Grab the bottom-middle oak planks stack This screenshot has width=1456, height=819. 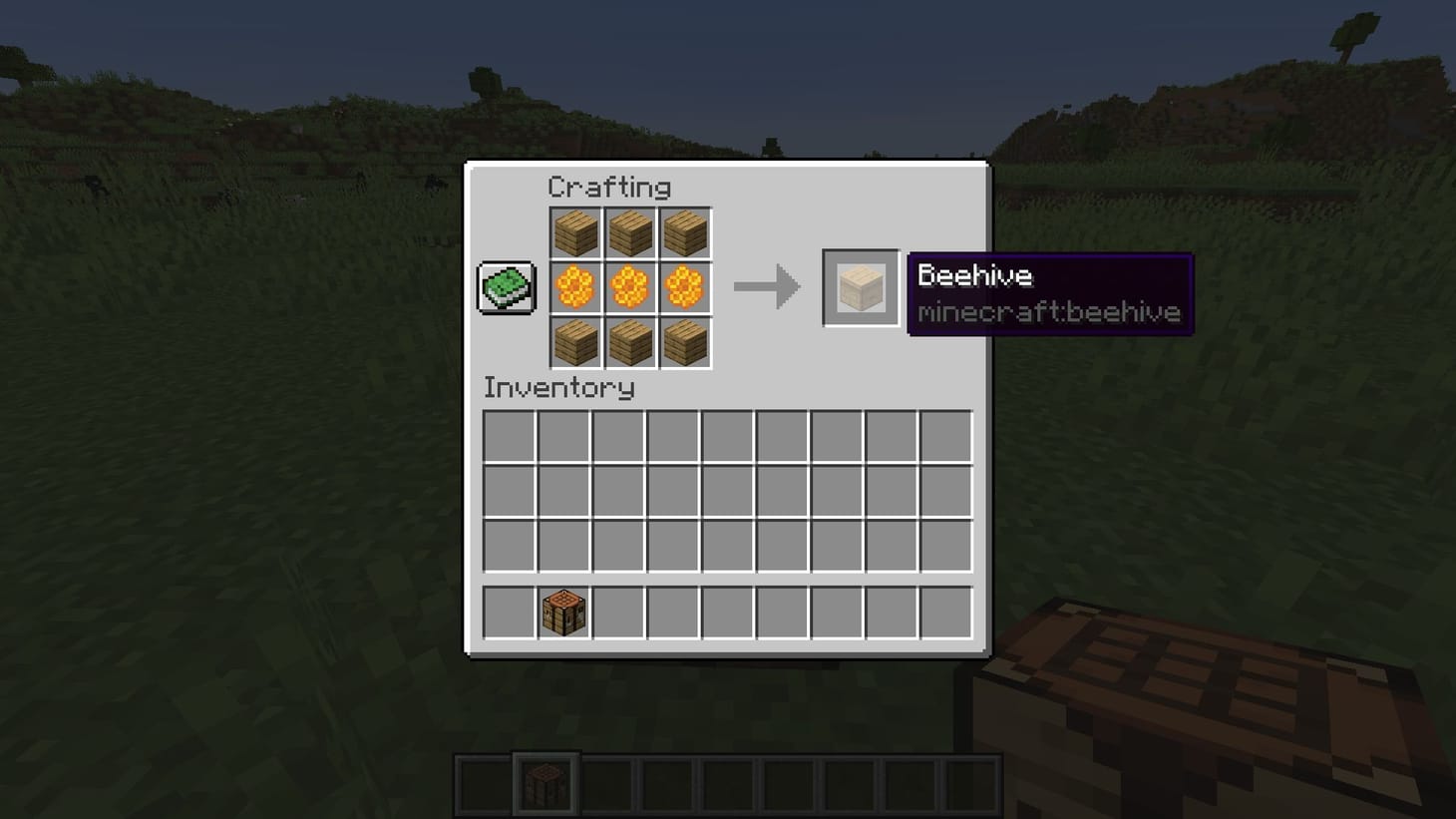click(x=630, y=341)
